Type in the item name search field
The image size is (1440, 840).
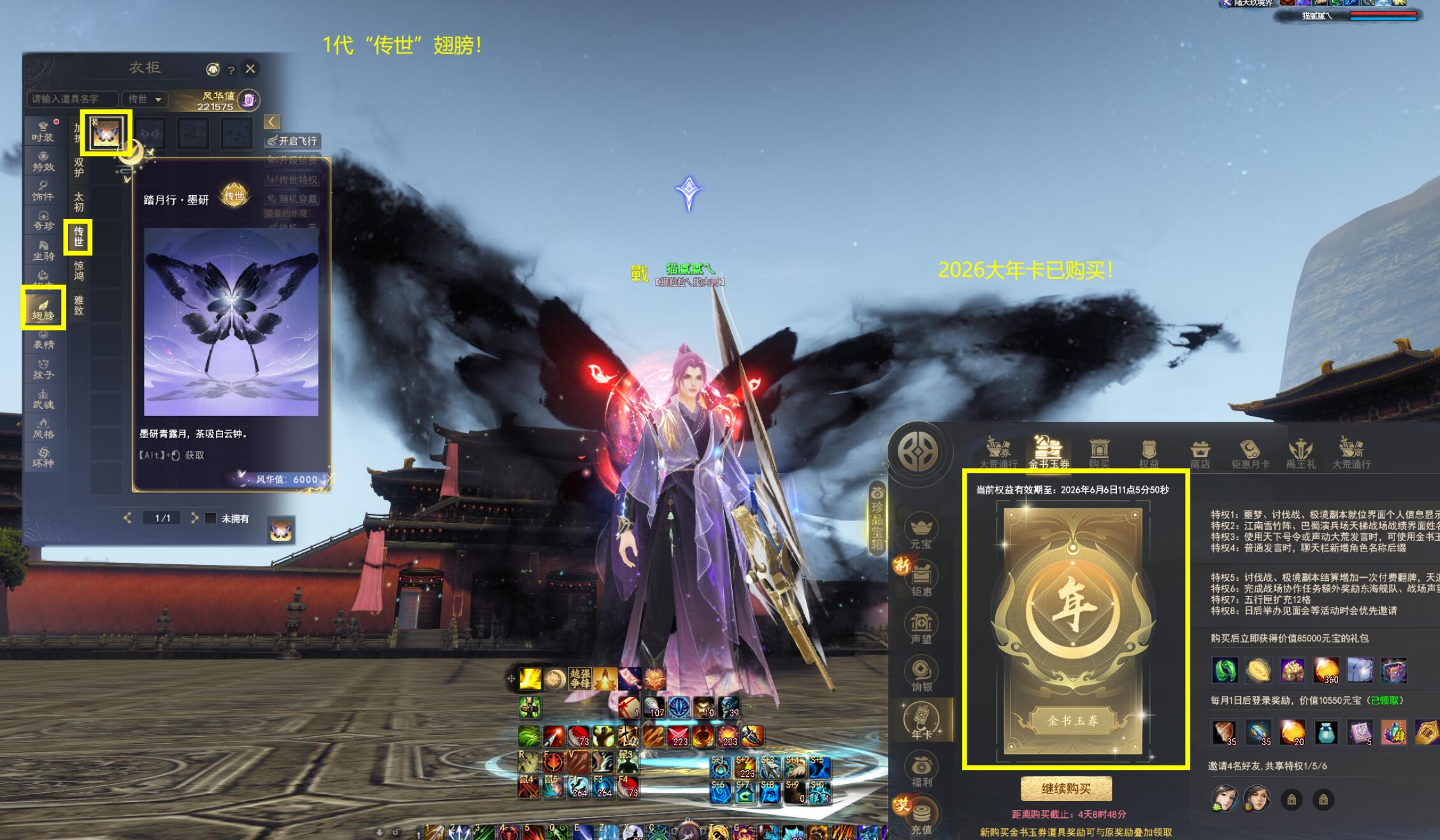coord(73,99)
